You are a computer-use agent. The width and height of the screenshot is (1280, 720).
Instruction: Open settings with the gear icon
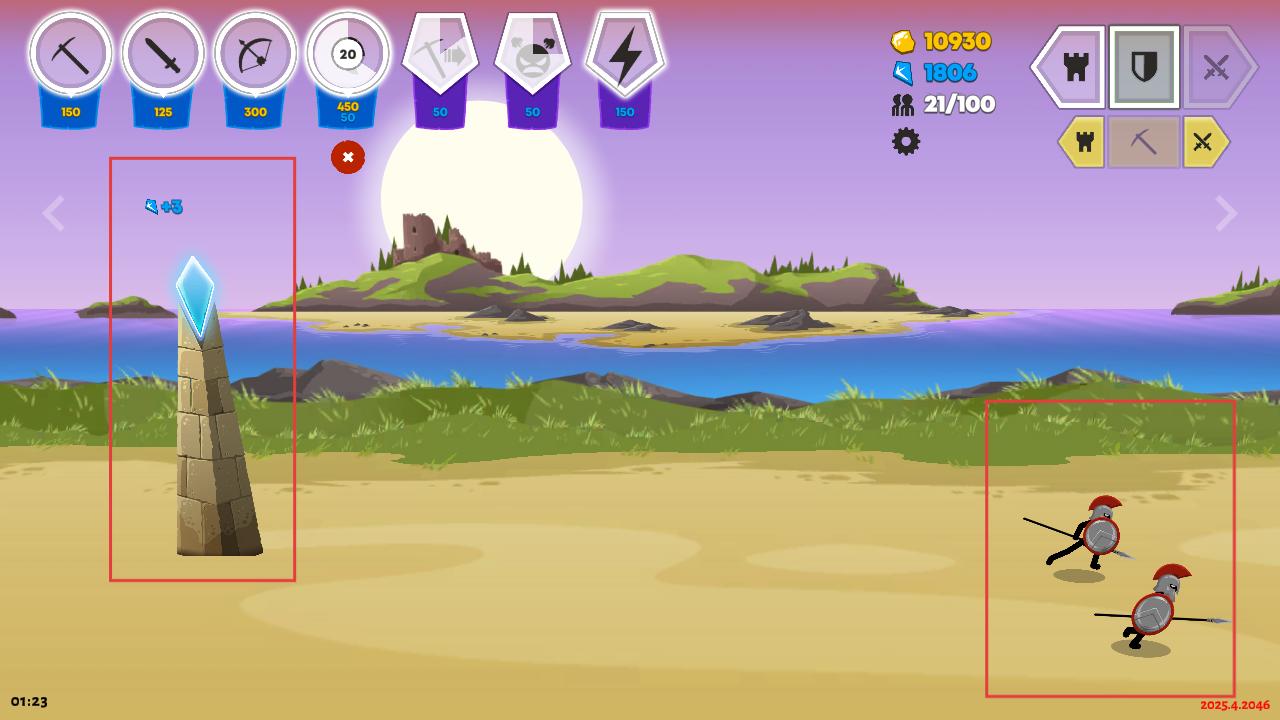tap(906, 141)
